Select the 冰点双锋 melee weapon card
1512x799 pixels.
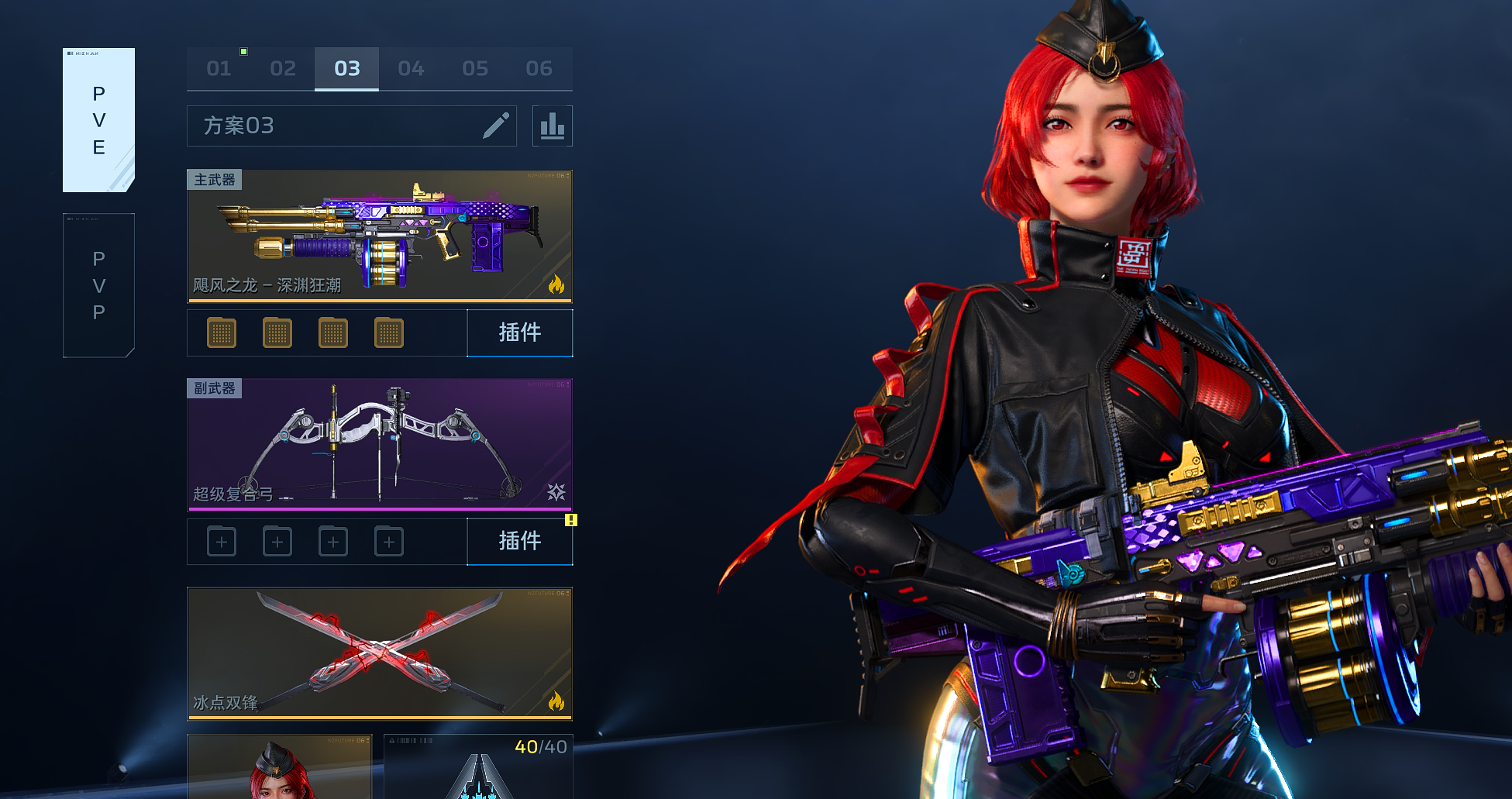[380, 653]
